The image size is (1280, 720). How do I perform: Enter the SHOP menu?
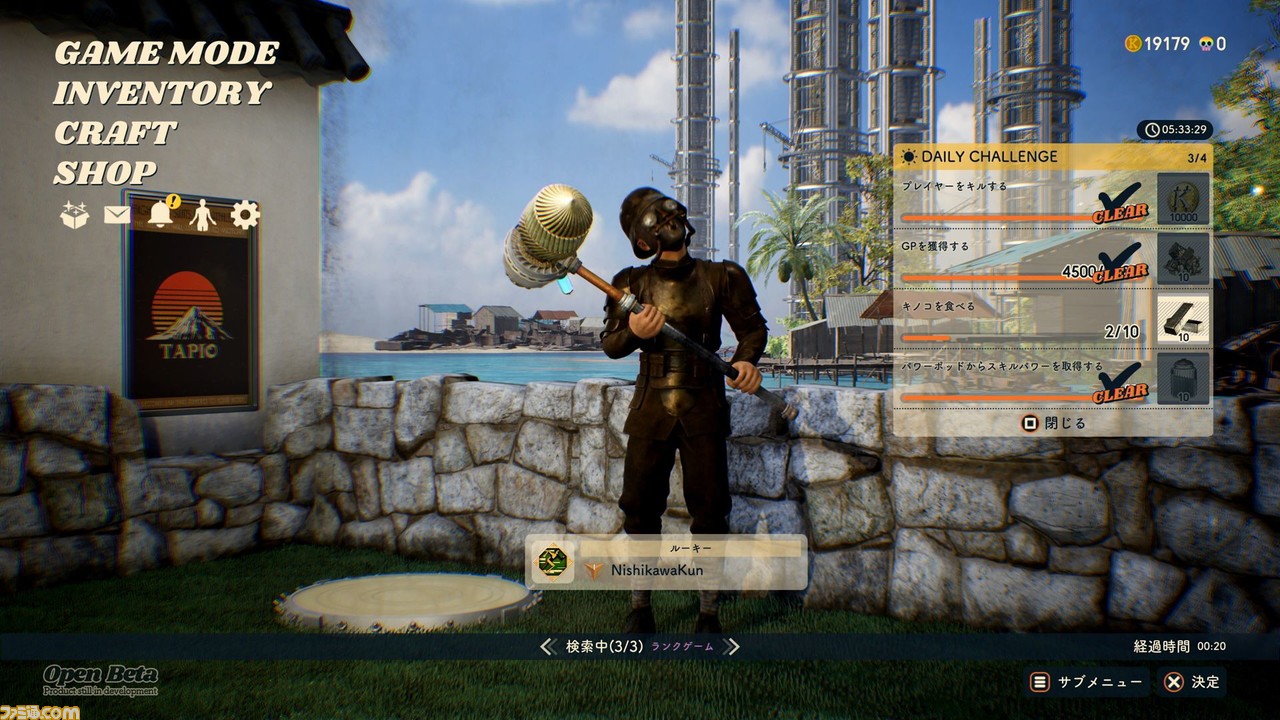(105, 173)
